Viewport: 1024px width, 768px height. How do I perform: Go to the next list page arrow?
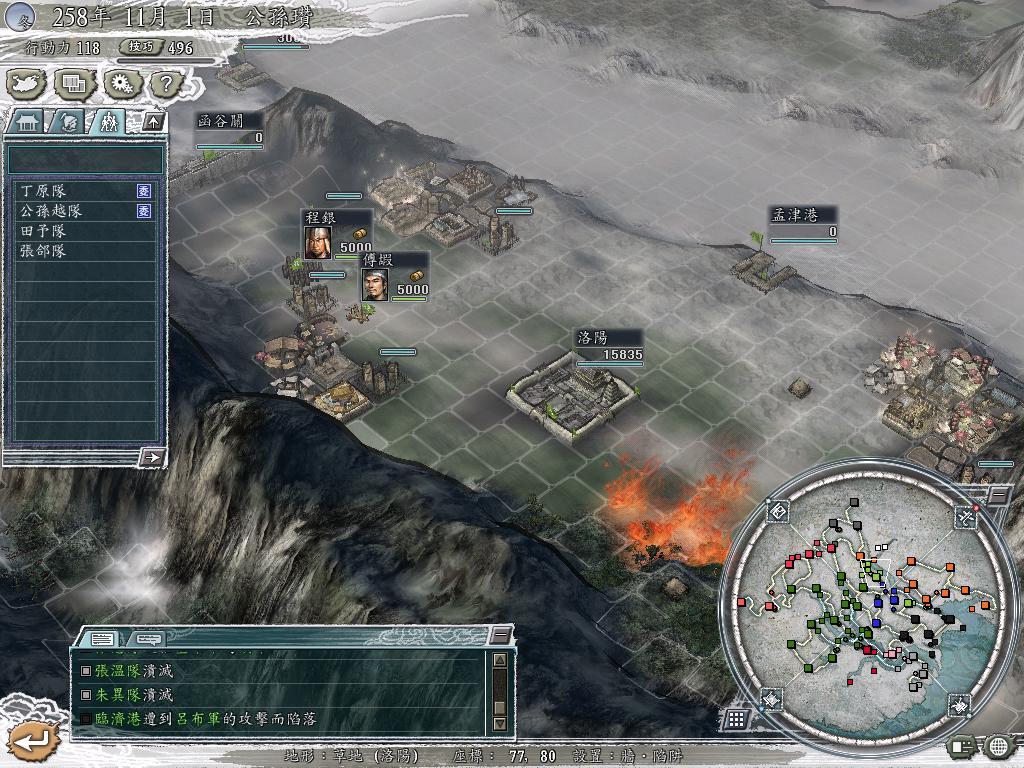point(152,457)
